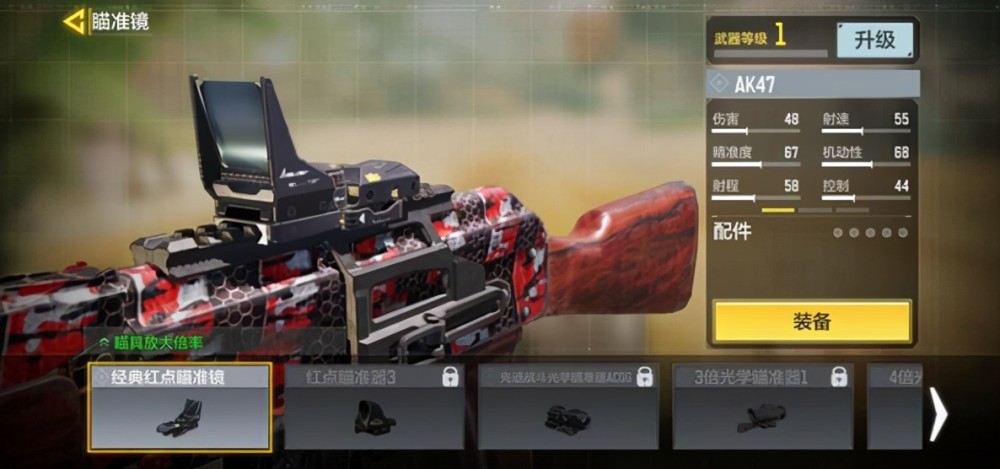Equip the sight with the yellow 装备 button
The width and height of the screenshot is (1000, 469).
(x=812, y=322)
